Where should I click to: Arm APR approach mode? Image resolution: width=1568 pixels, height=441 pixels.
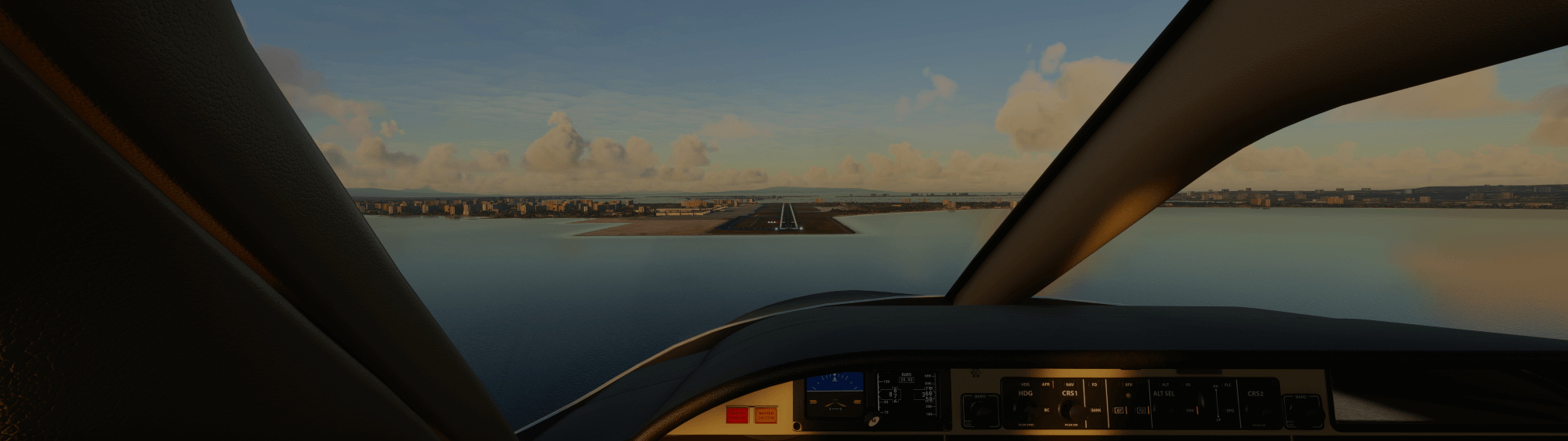[1046, 385]
